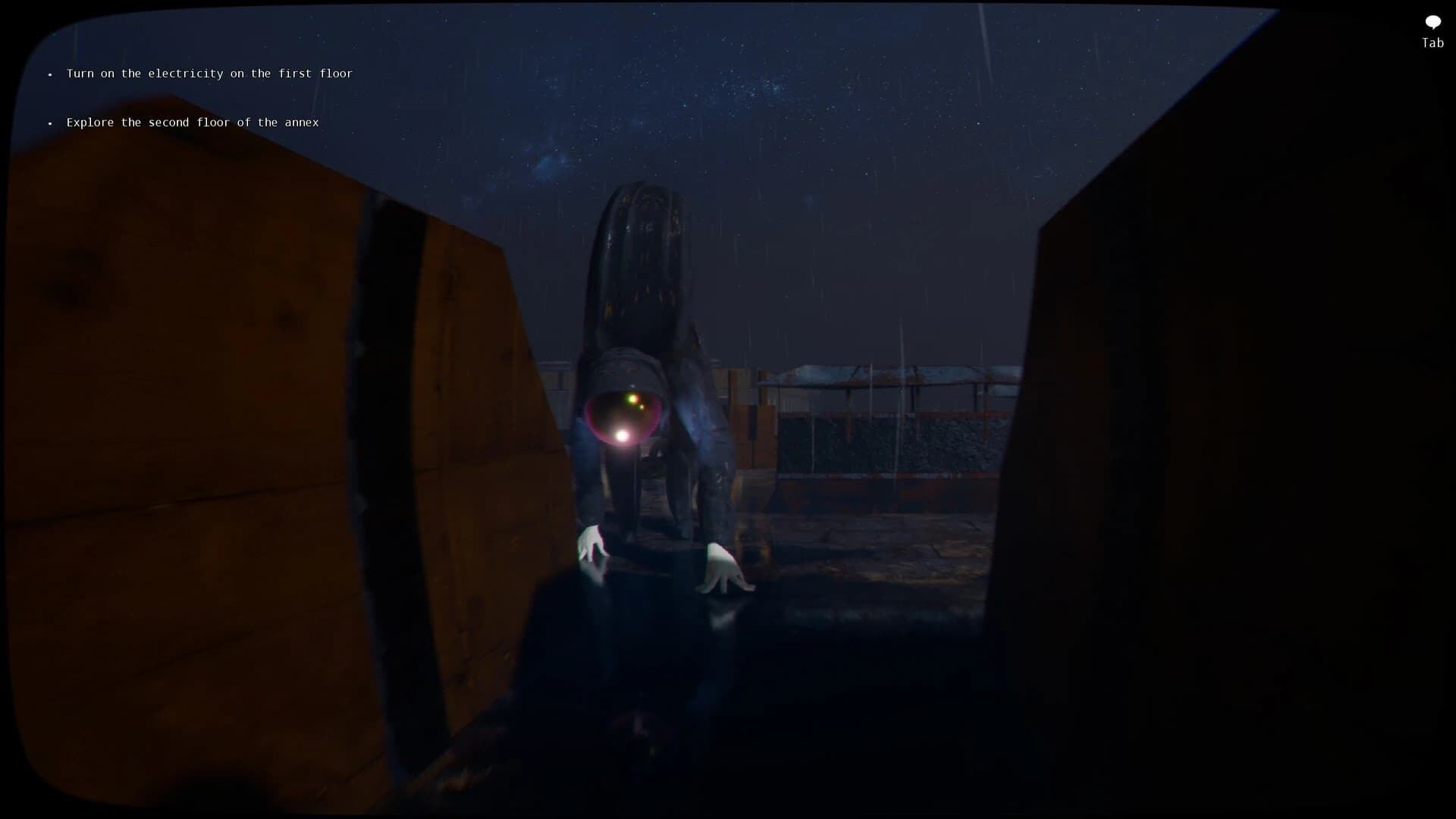This screenshot has width=1456, height=819.
Task: Select the glowing lantern on the creature
Action: click(622, 413)
